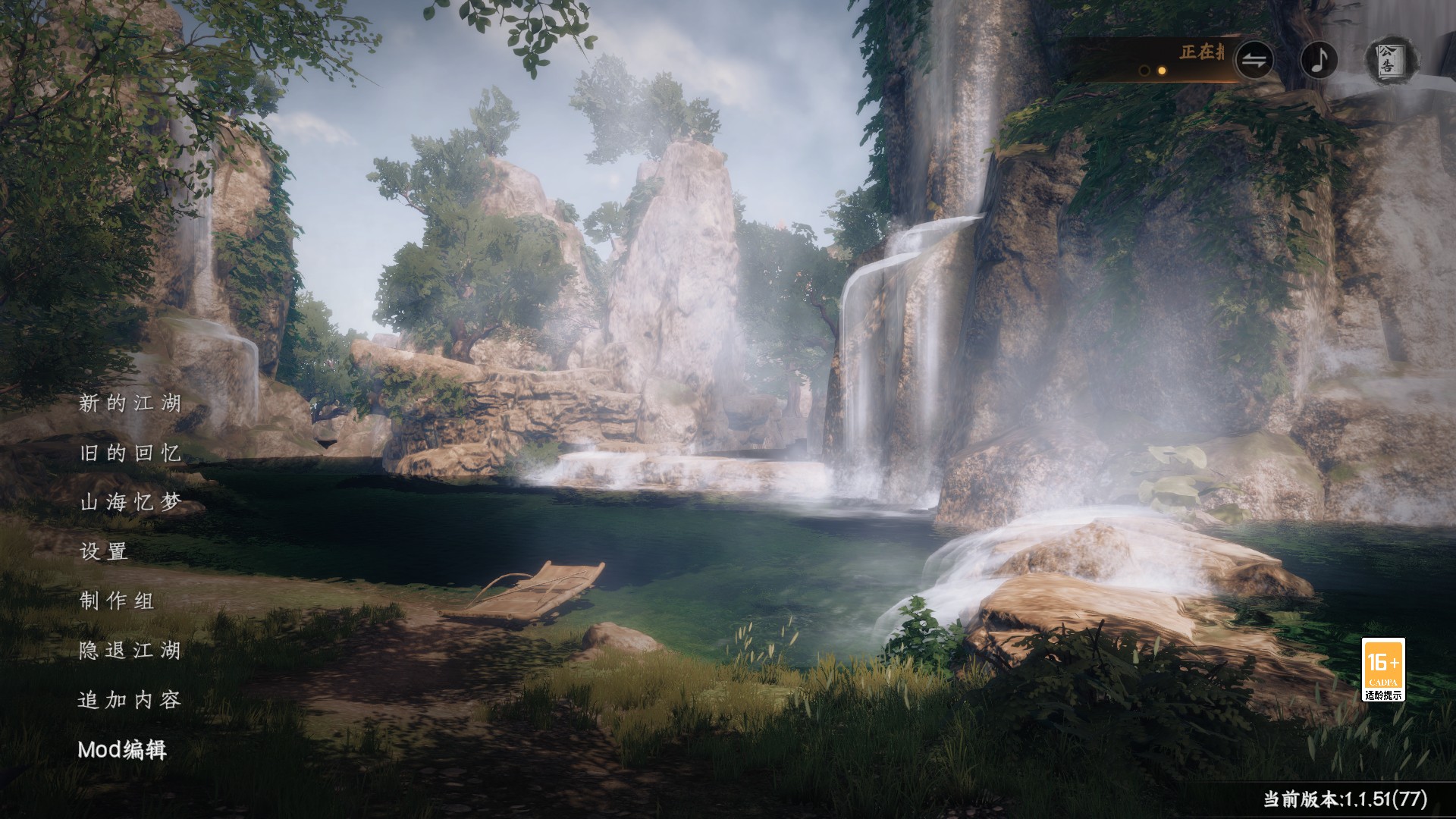
Task: Click 隐退江湖 to exit the game
Action: pos(130,652)
